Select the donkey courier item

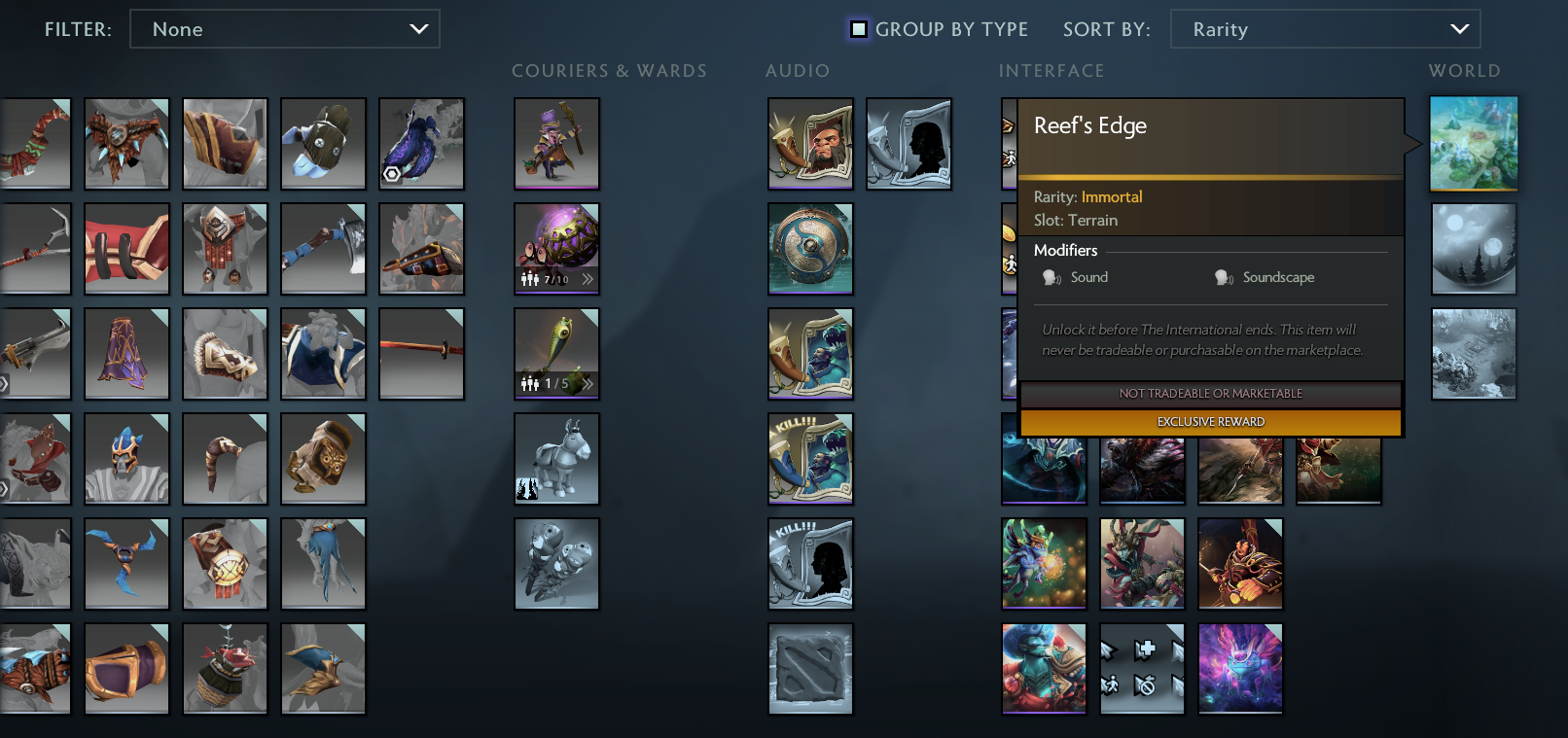556,458
